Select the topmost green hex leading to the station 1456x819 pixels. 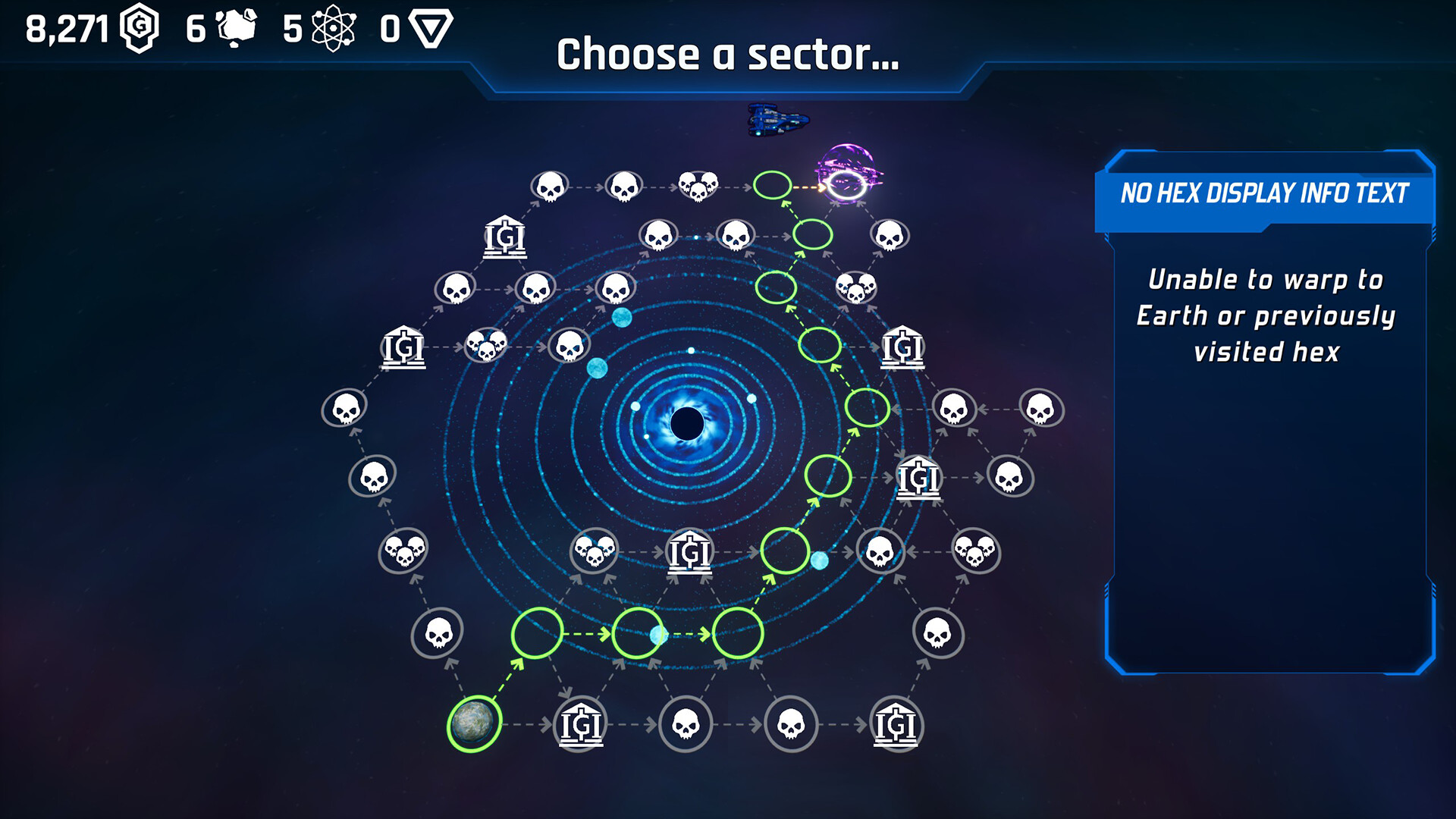pyautogui.click(x=773, y=186)
